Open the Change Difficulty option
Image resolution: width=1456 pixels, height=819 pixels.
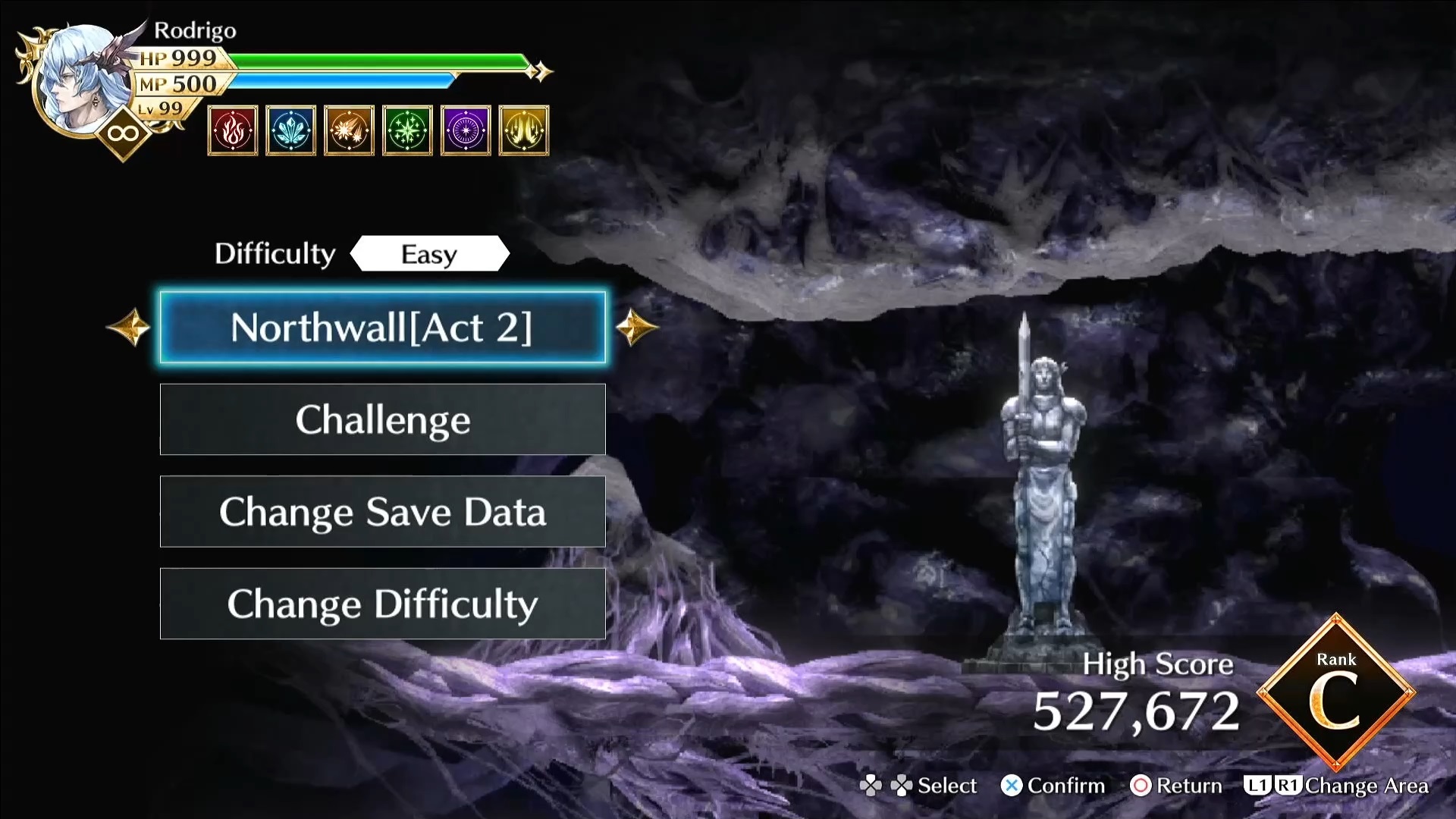(382, 604)
